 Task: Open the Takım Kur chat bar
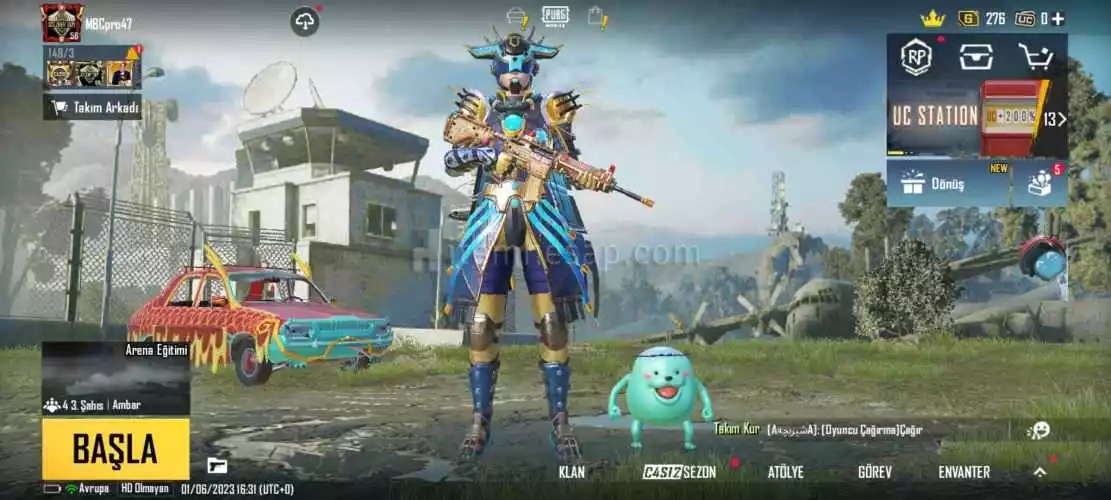pos(818,429)
